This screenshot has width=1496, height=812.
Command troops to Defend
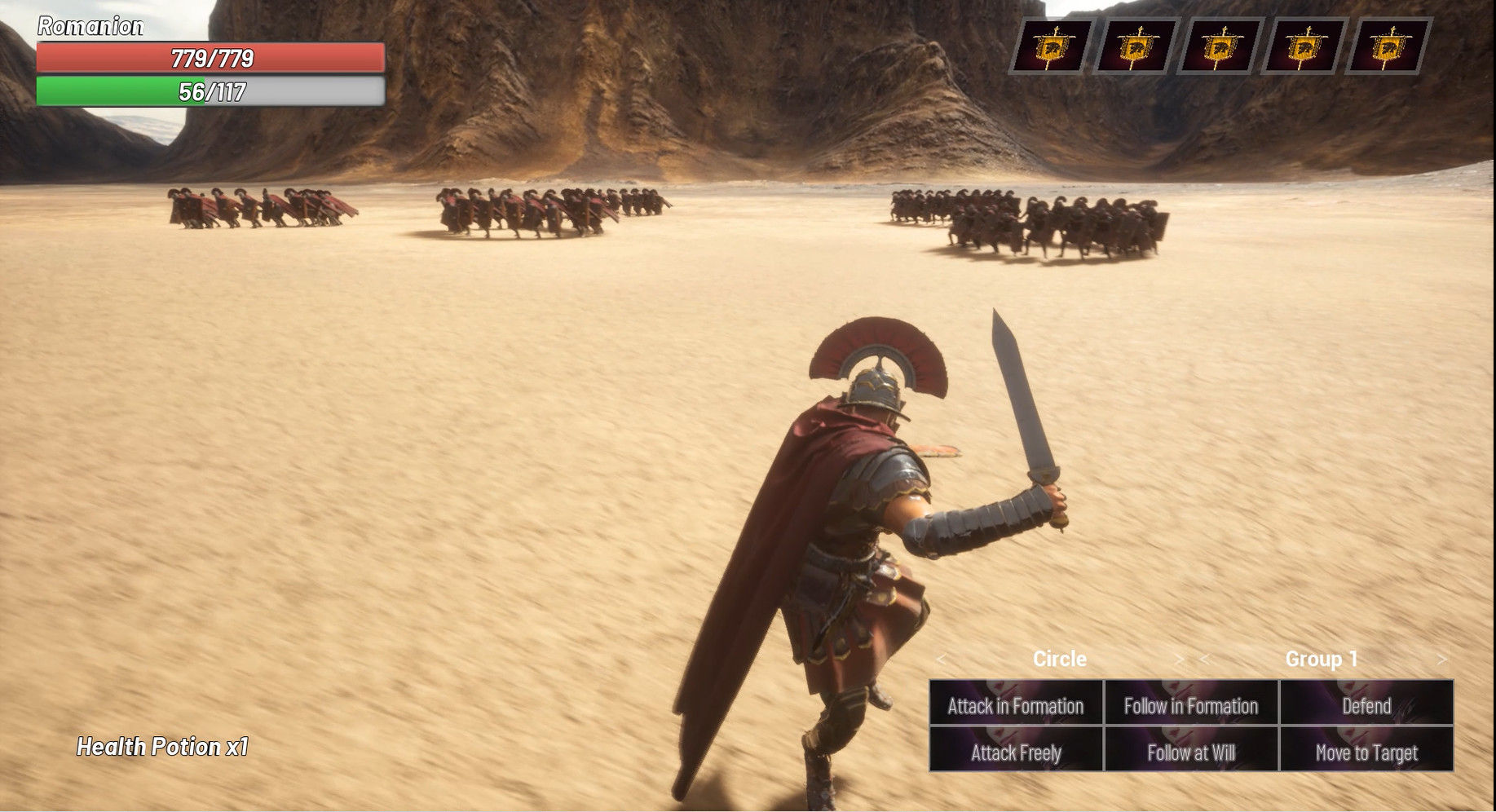tap(1367, 707)
